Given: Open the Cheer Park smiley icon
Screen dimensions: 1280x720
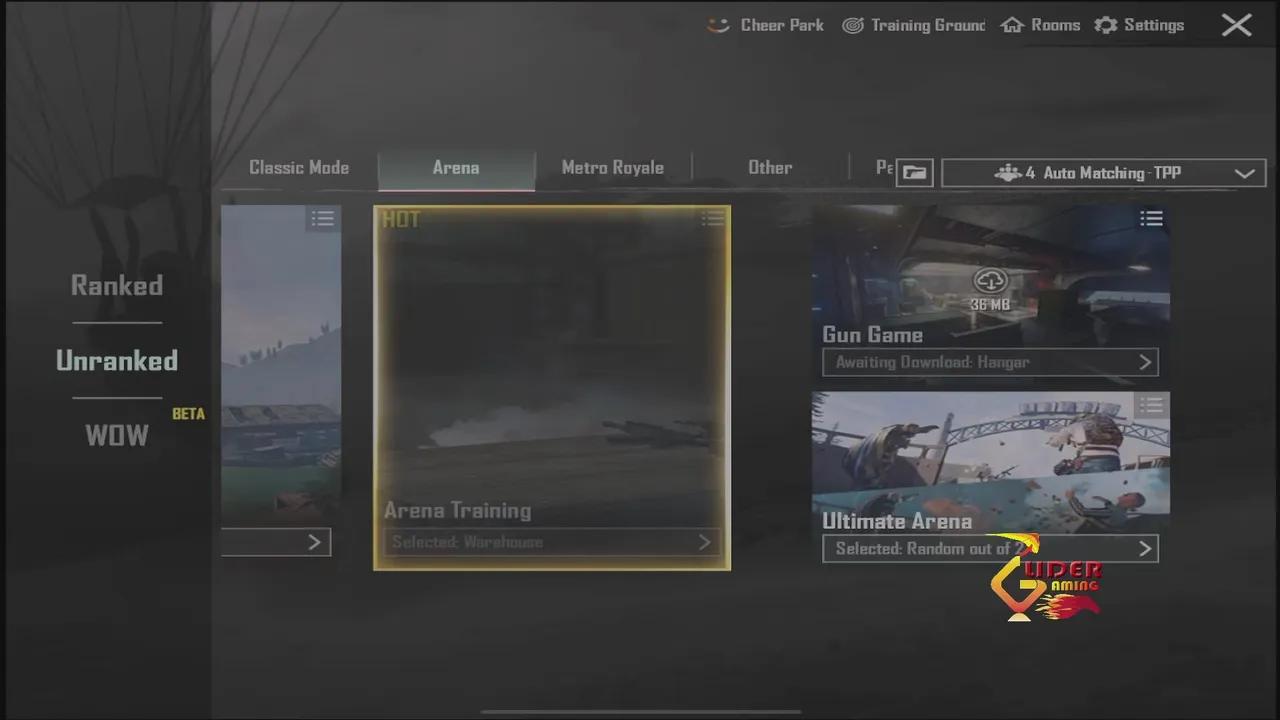Looking at the screenshot, I should tap(717, 25).
